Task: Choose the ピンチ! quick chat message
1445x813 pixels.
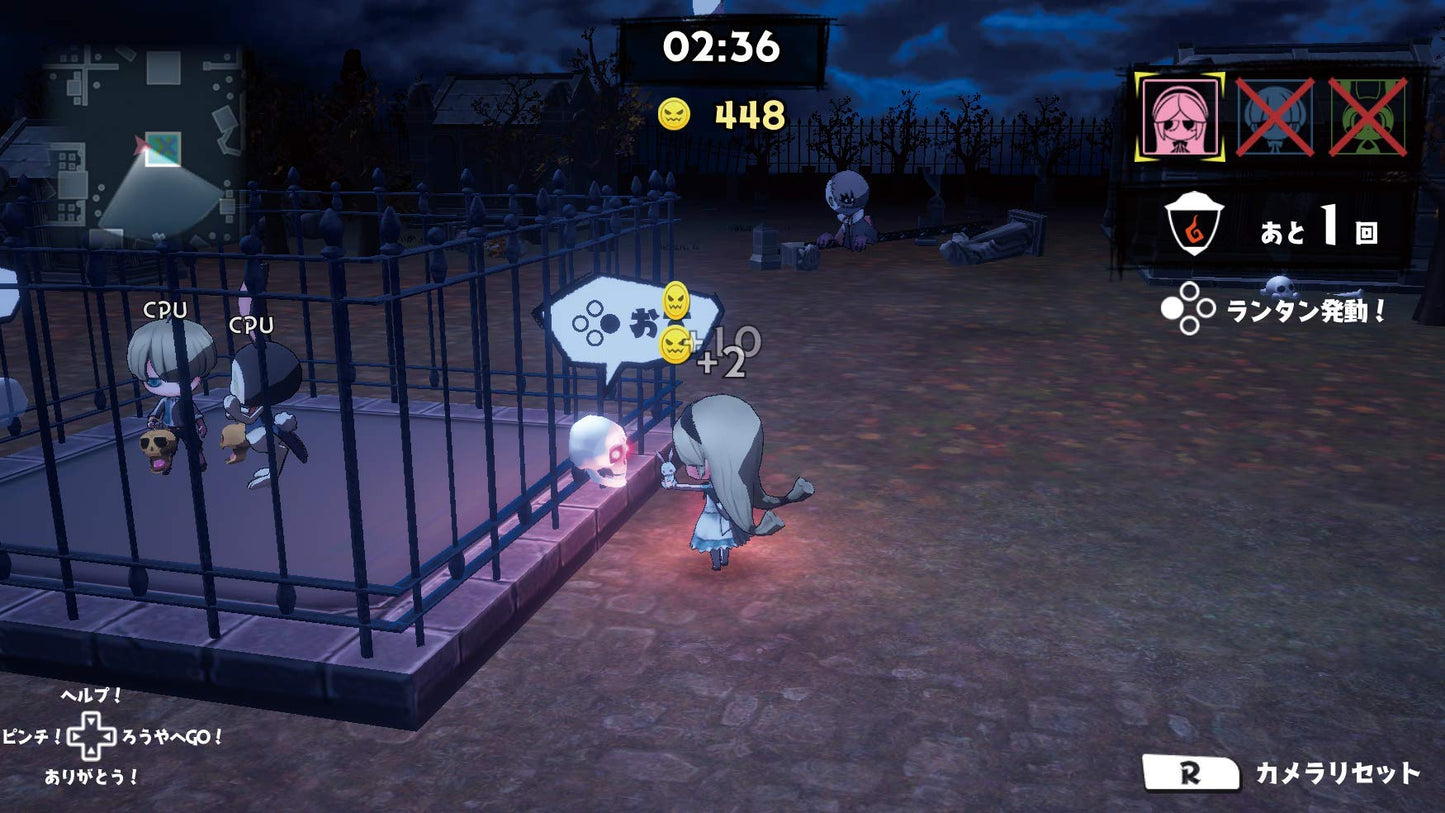Action: pos(33,737)
